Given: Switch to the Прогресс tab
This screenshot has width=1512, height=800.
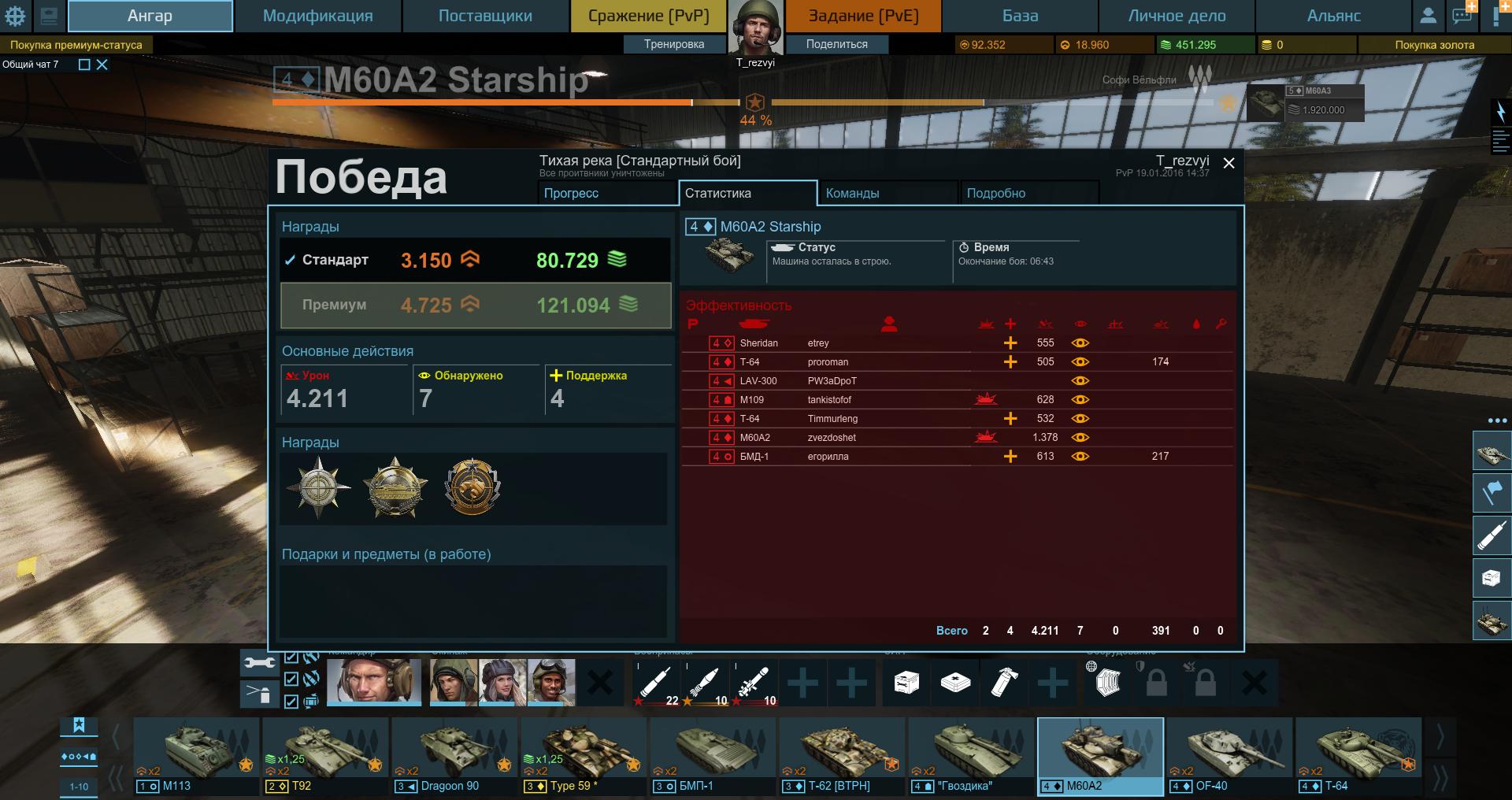Looking at the screenshot, I should [605, 193].
